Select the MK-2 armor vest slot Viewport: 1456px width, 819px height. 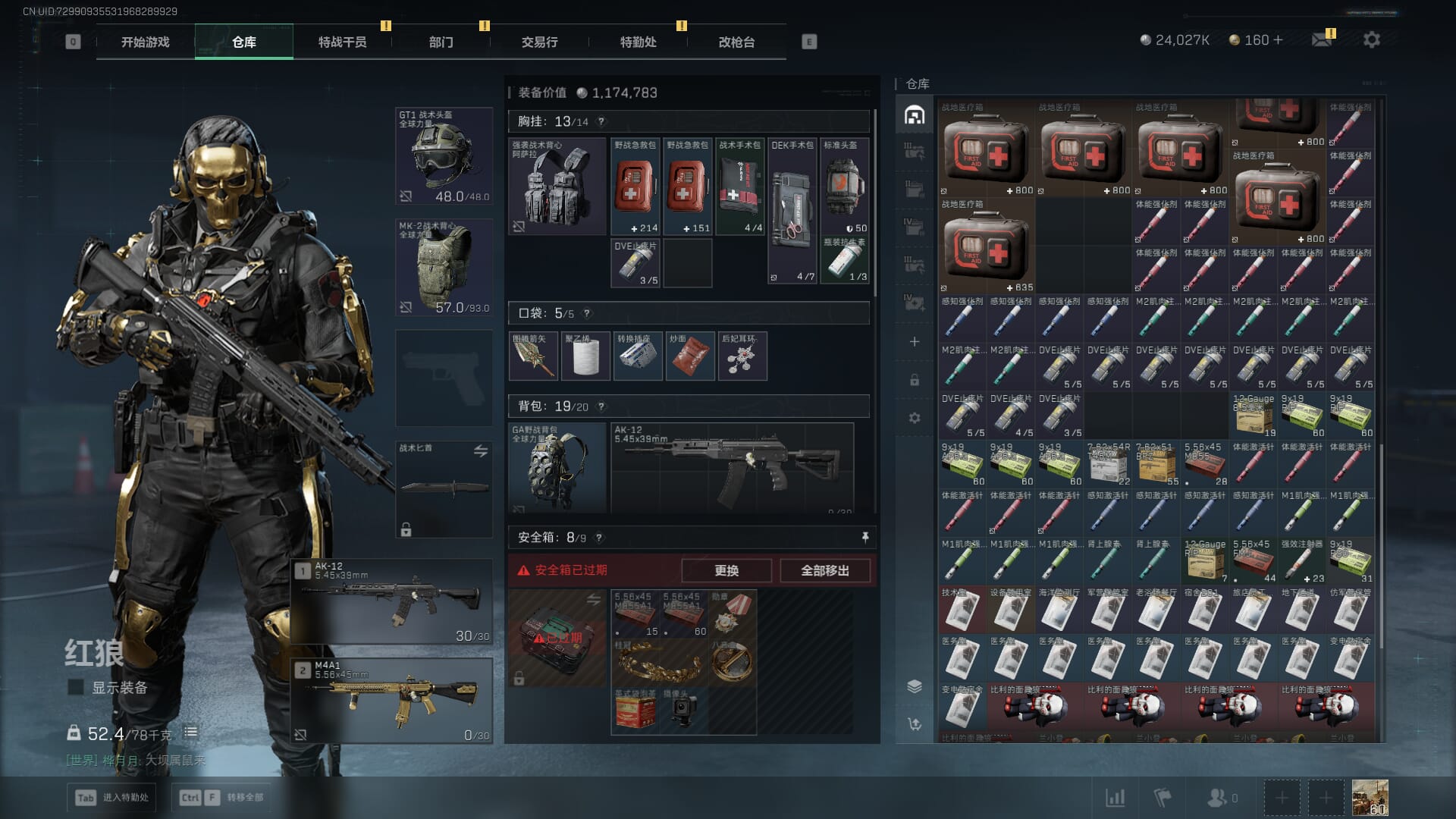[444, 267]
